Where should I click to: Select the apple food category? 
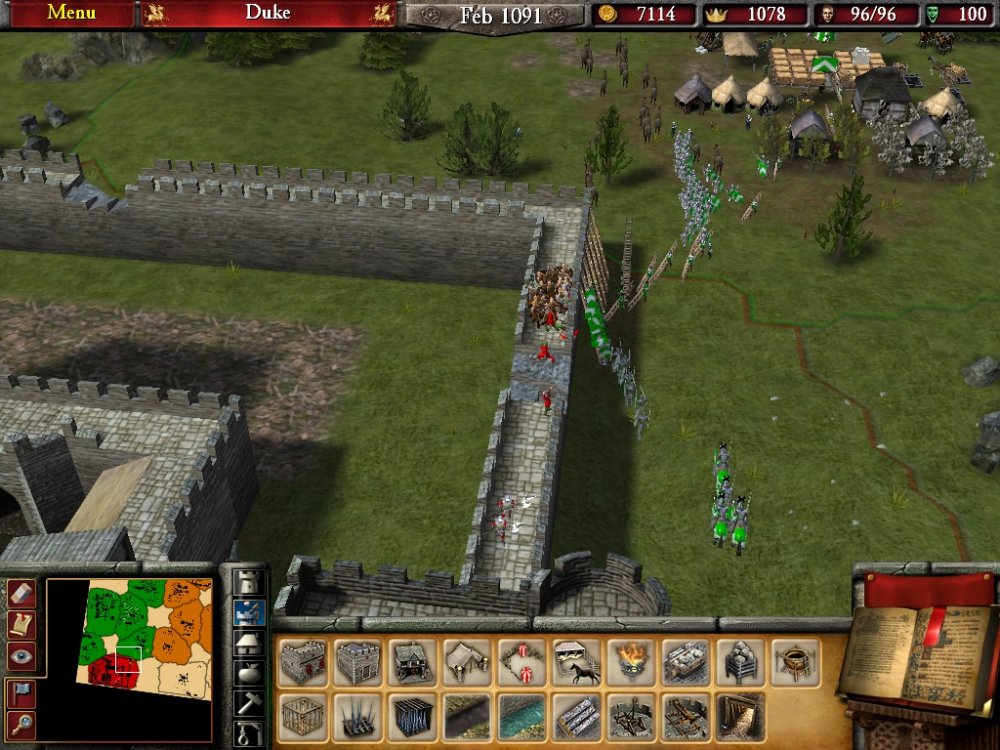(x=247, y=672)
